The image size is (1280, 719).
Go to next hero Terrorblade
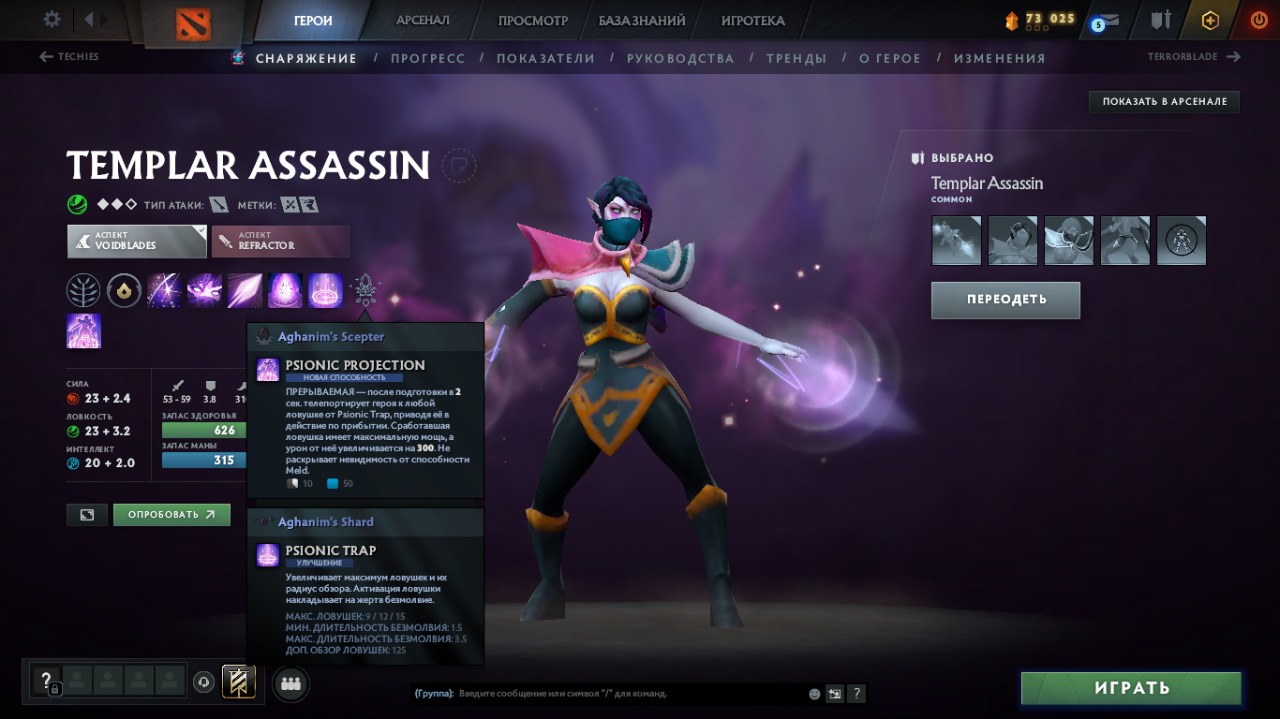[x=1194, y=57]
